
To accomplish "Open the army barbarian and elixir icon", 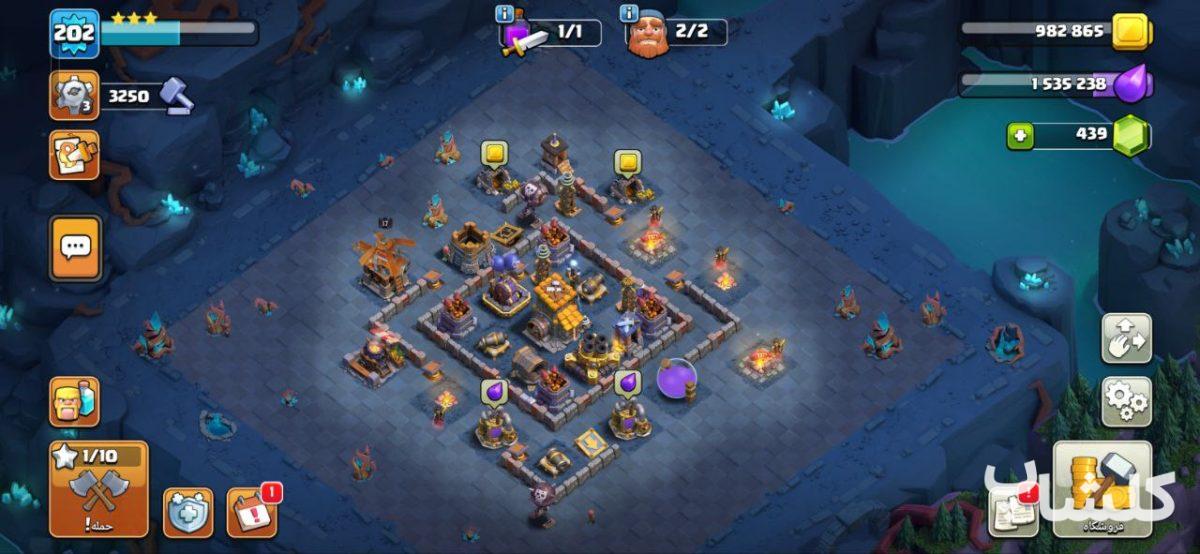I will pos(74,402).
